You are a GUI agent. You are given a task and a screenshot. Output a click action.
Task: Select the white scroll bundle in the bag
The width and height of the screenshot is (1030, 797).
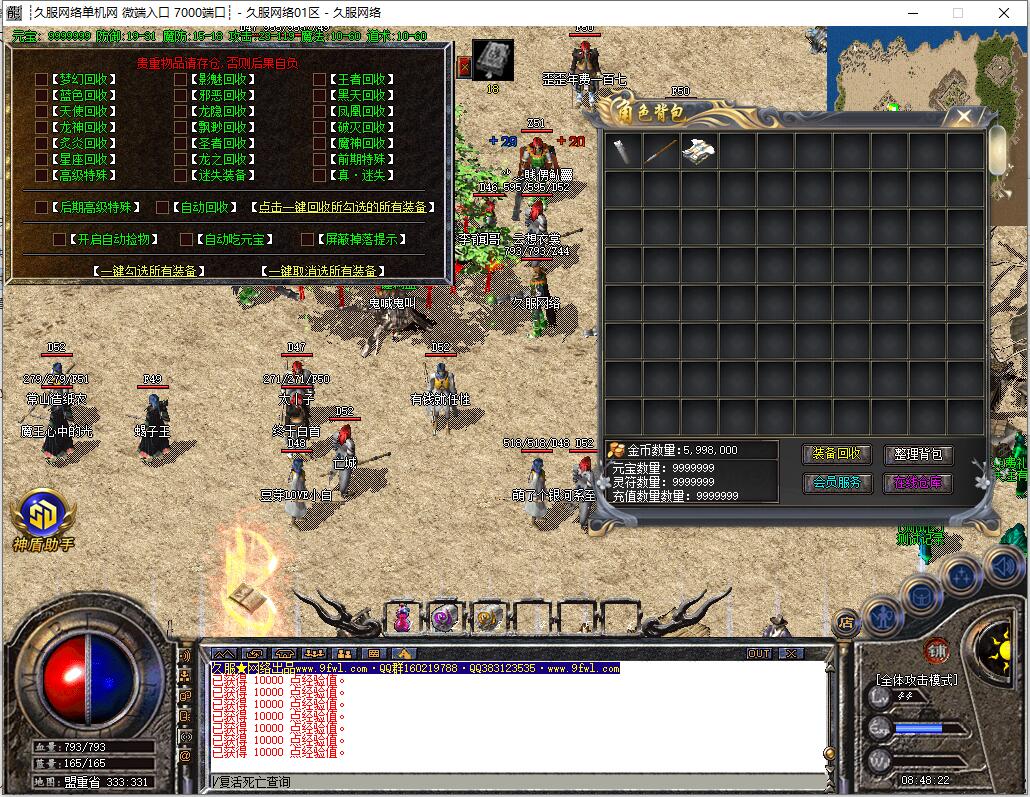coord(698,152)
